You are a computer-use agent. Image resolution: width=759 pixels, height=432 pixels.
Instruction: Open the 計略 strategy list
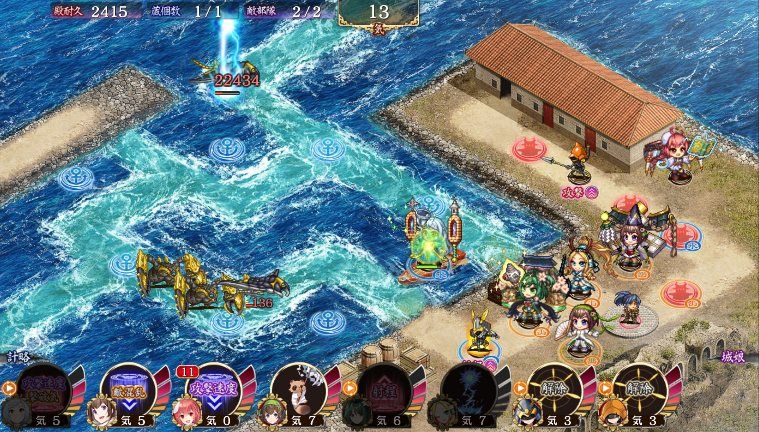click(x=17, y=356)
